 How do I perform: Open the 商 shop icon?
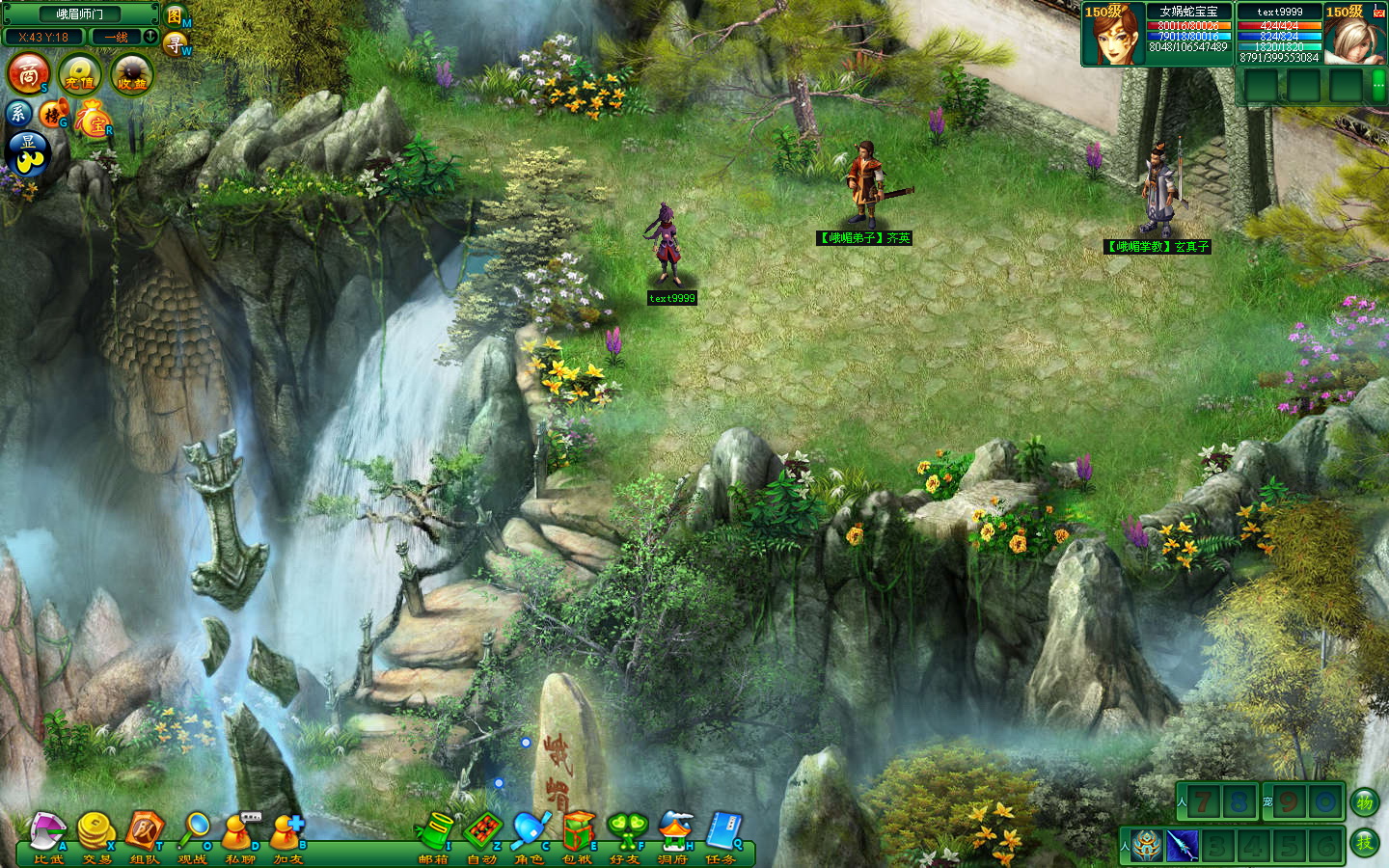[29, 73]
